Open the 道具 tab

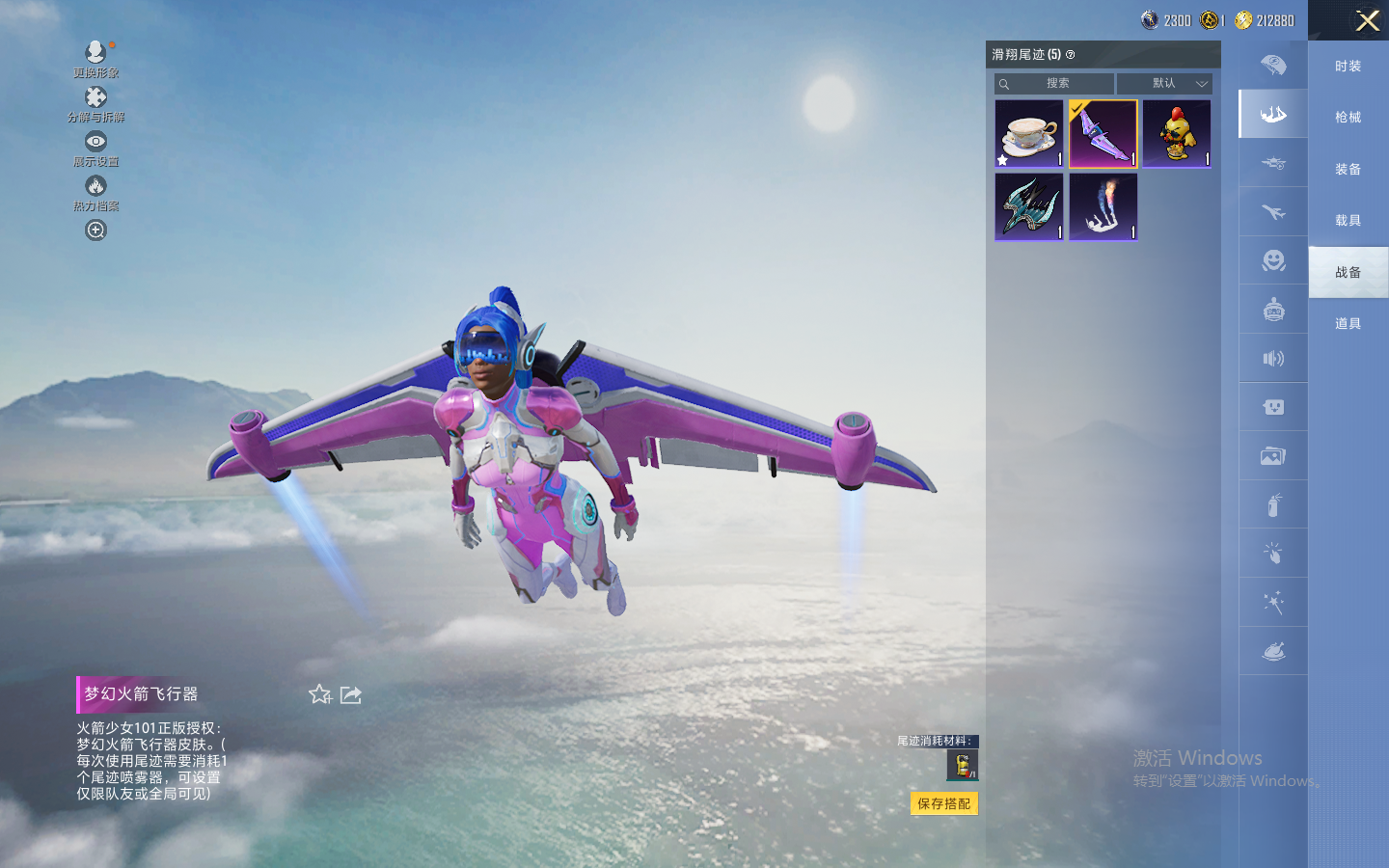click(x=1348, y=324)
